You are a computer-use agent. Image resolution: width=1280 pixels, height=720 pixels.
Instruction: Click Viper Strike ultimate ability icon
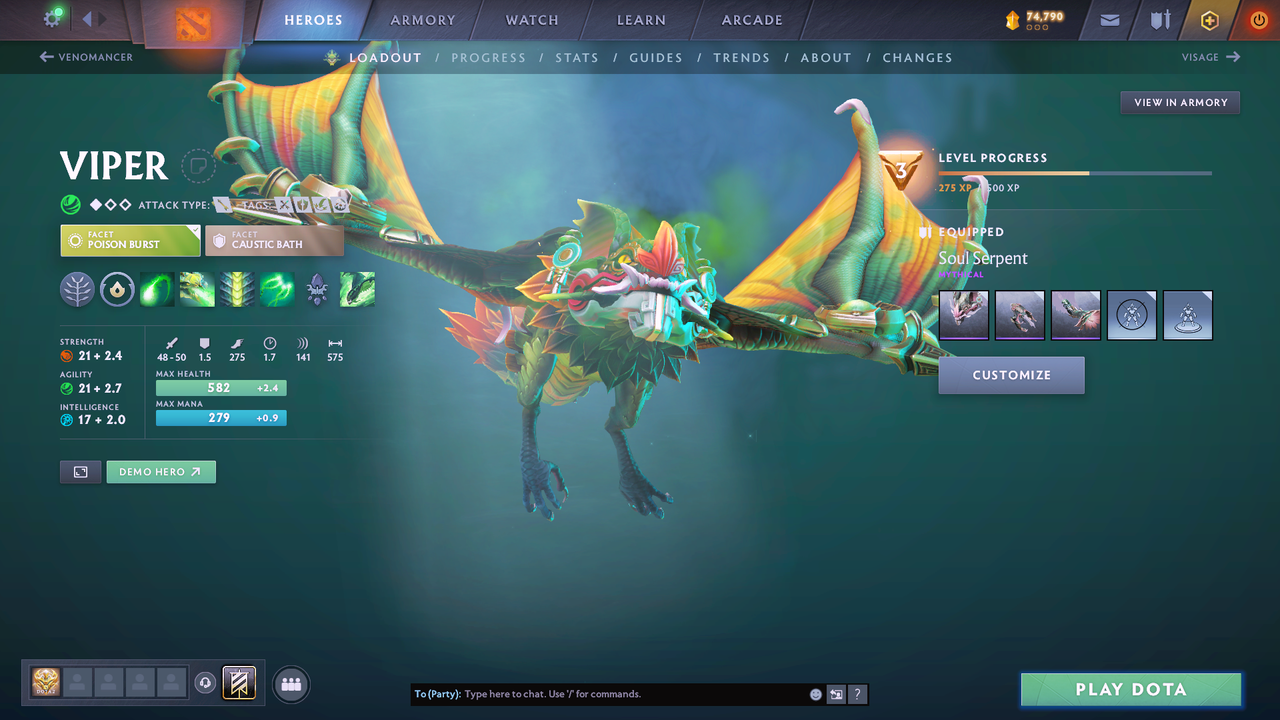click(357, 289)
